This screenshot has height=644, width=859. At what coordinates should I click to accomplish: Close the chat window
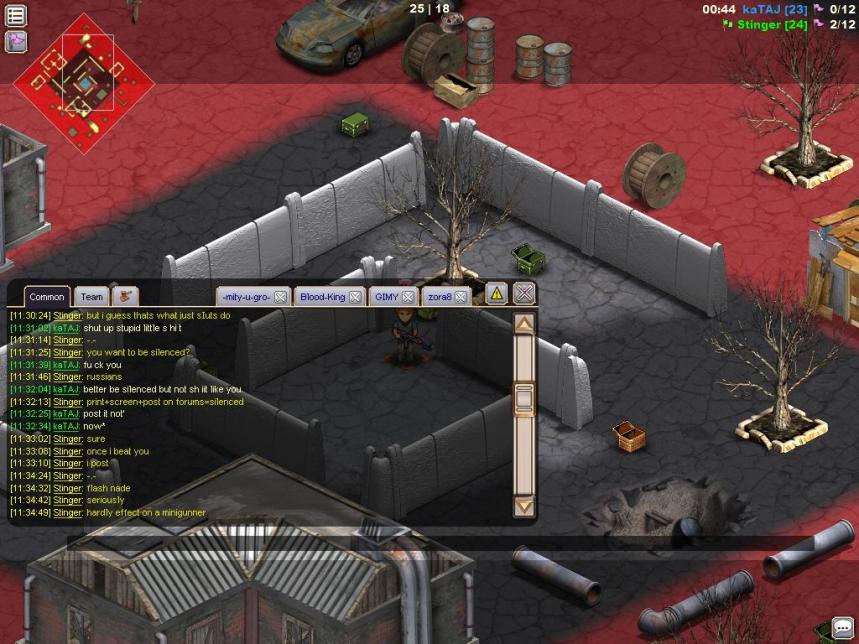524,293
